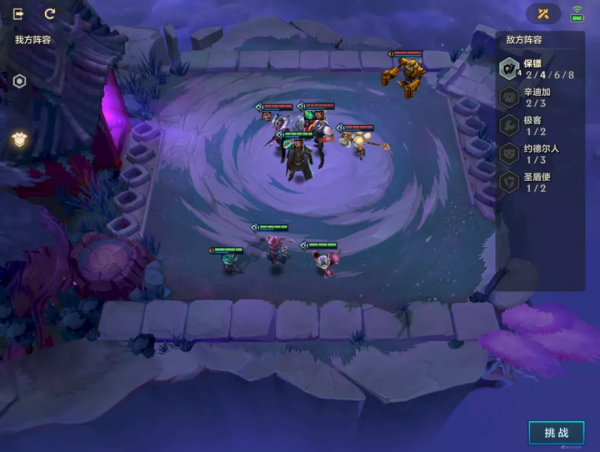Open the hexagon trait icon under 我方阵容
The image size is (600, 452).
[x=19, y=81]
